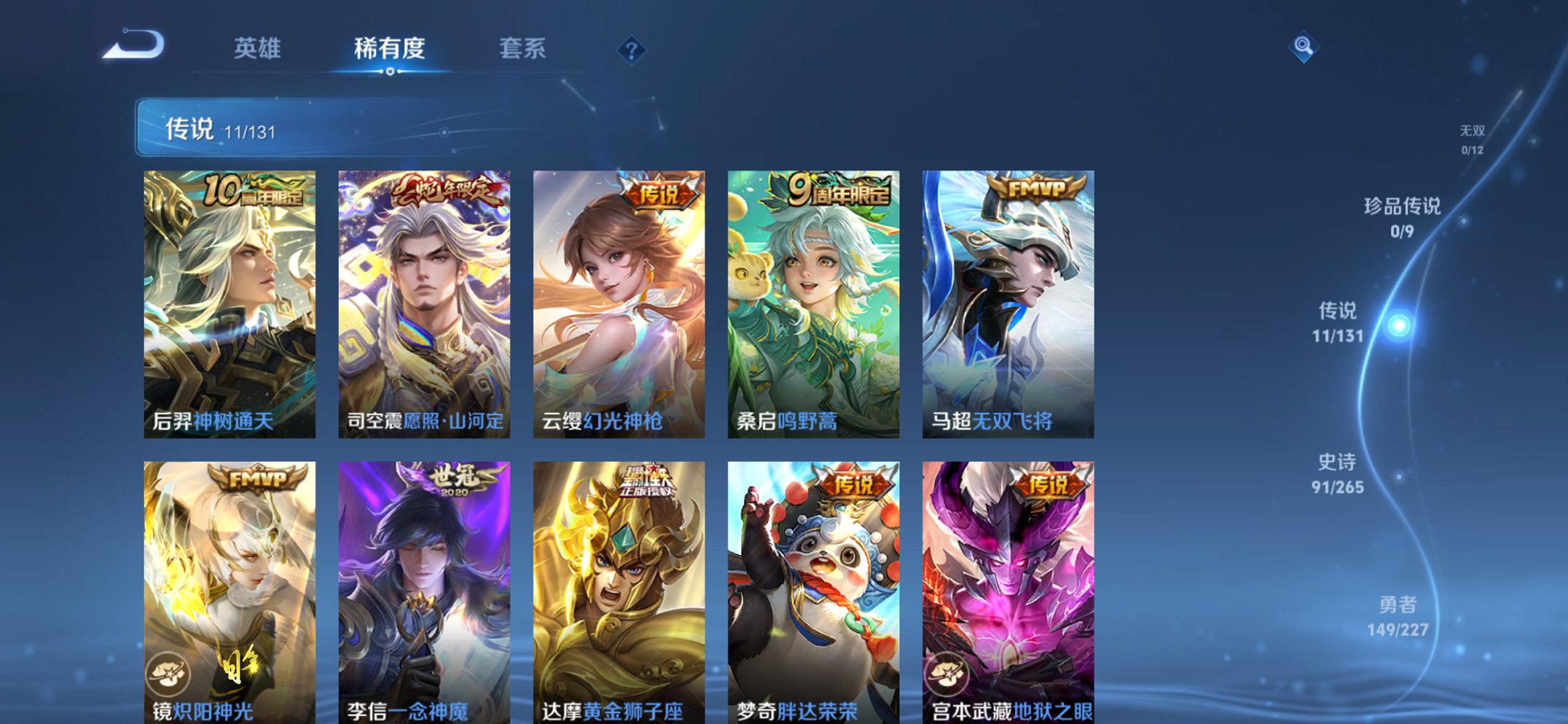
Task: Open the help question mark icon
Action: pos(631,50)
